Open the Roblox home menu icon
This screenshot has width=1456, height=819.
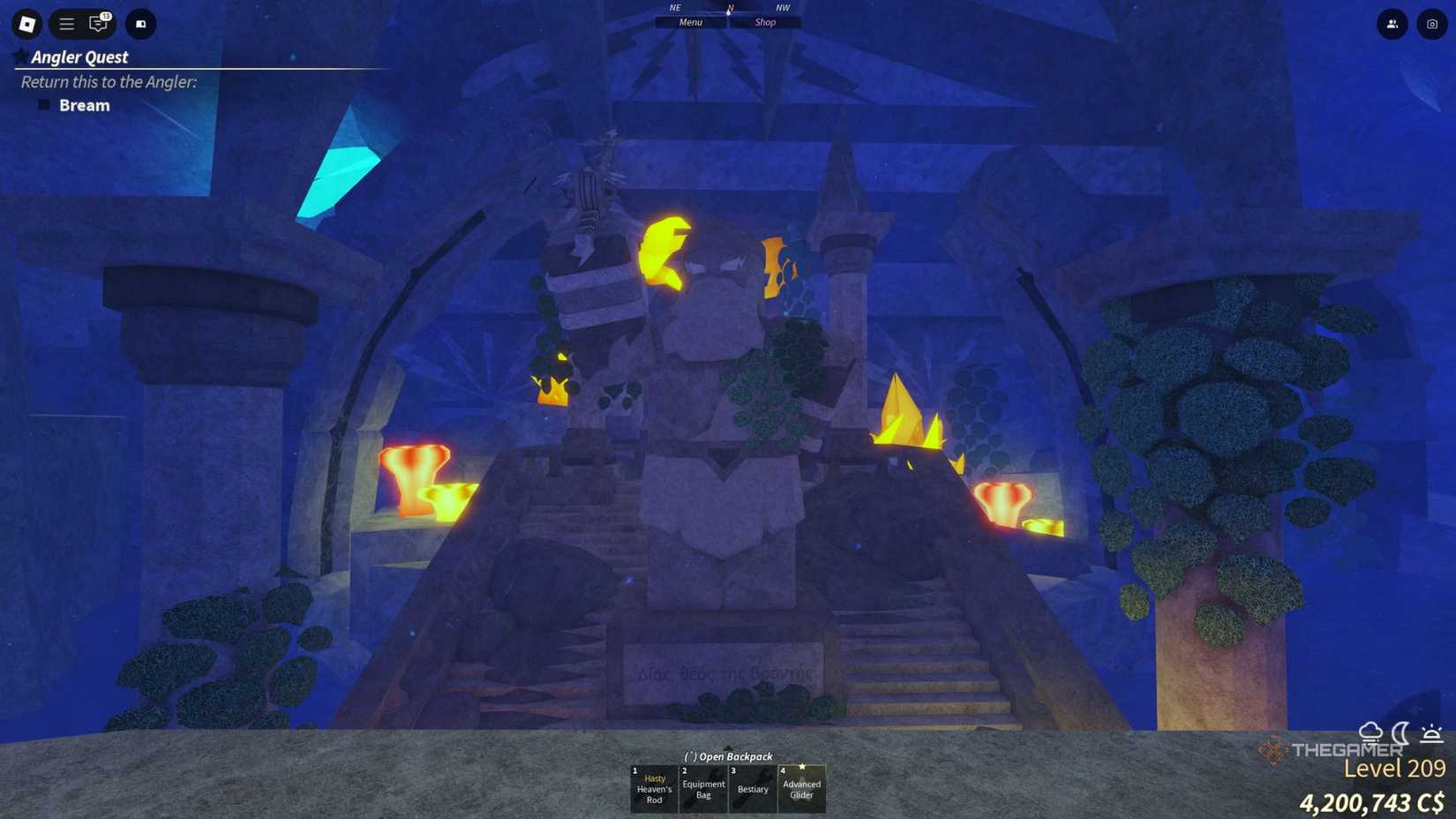pyautogui.click(x=26, y=24)
